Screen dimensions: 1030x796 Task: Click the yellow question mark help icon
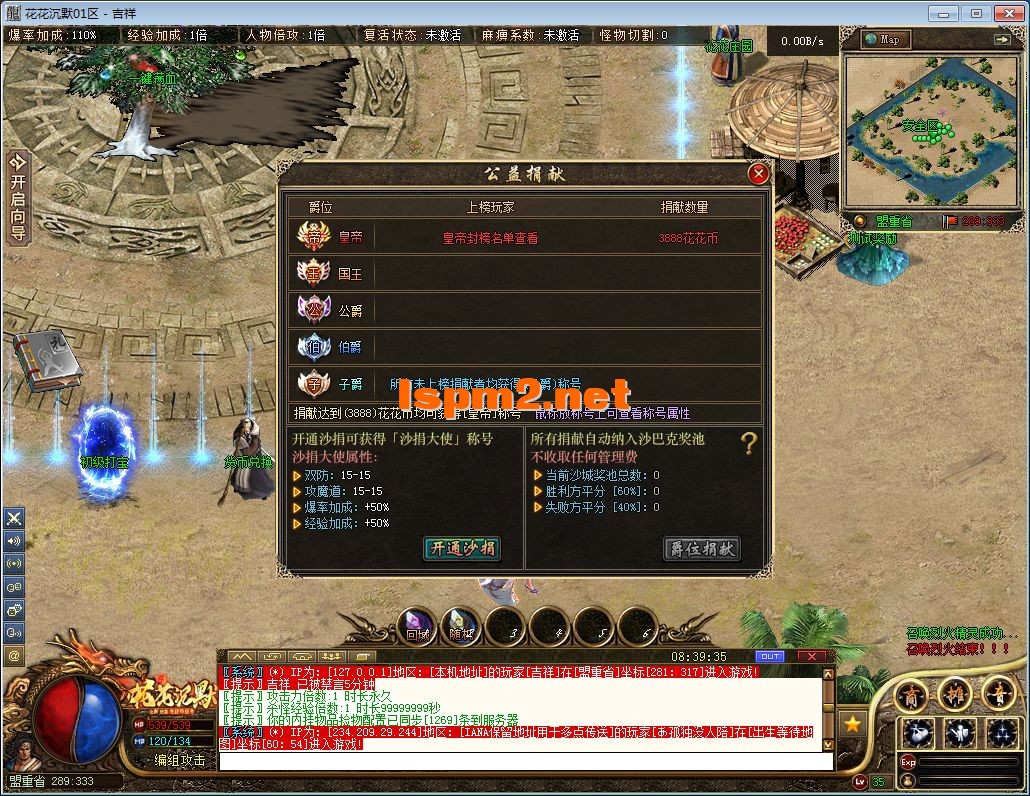(748, 444)
